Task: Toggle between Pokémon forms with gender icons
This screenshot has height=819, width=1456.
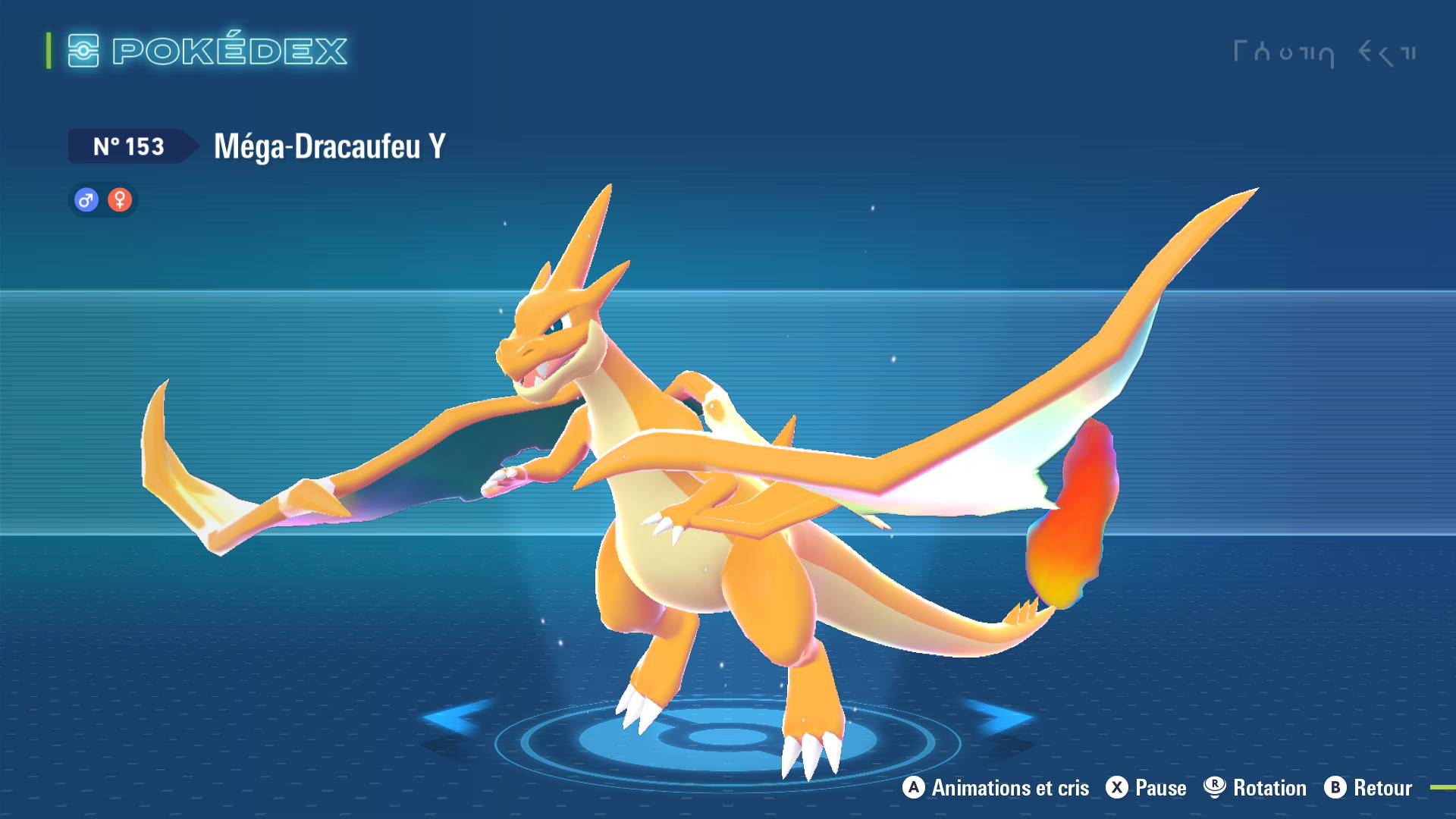Action: (102, 199)
